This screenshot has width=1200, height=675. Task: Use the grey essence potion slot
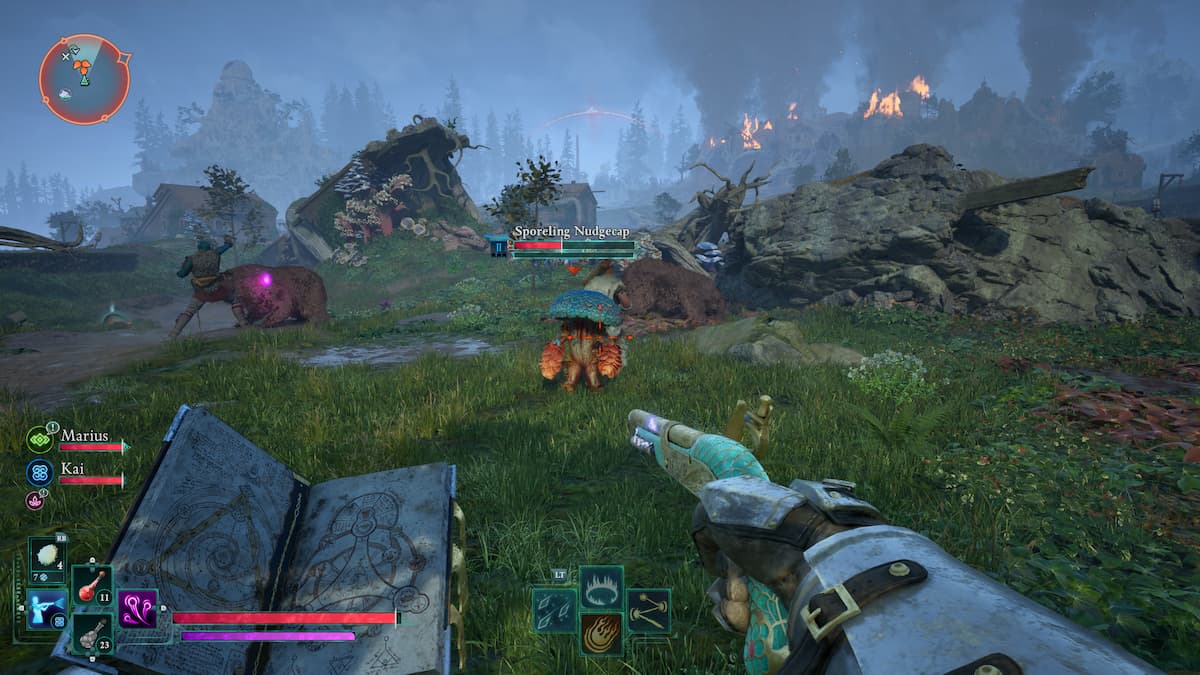(x=92, y=634)
